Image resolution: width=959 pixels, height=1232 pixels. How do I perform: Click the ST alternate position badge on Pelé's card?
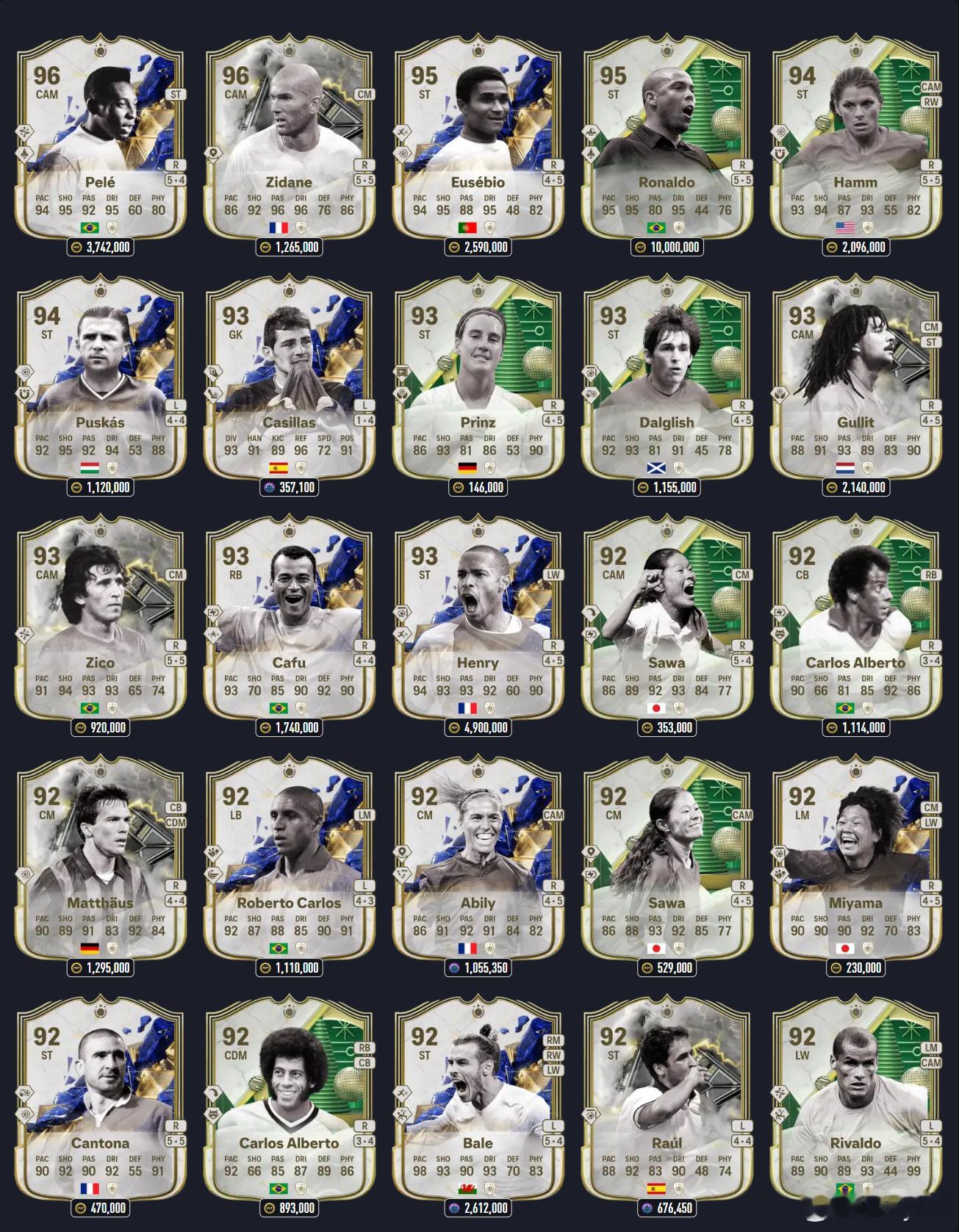pos(176,94)
